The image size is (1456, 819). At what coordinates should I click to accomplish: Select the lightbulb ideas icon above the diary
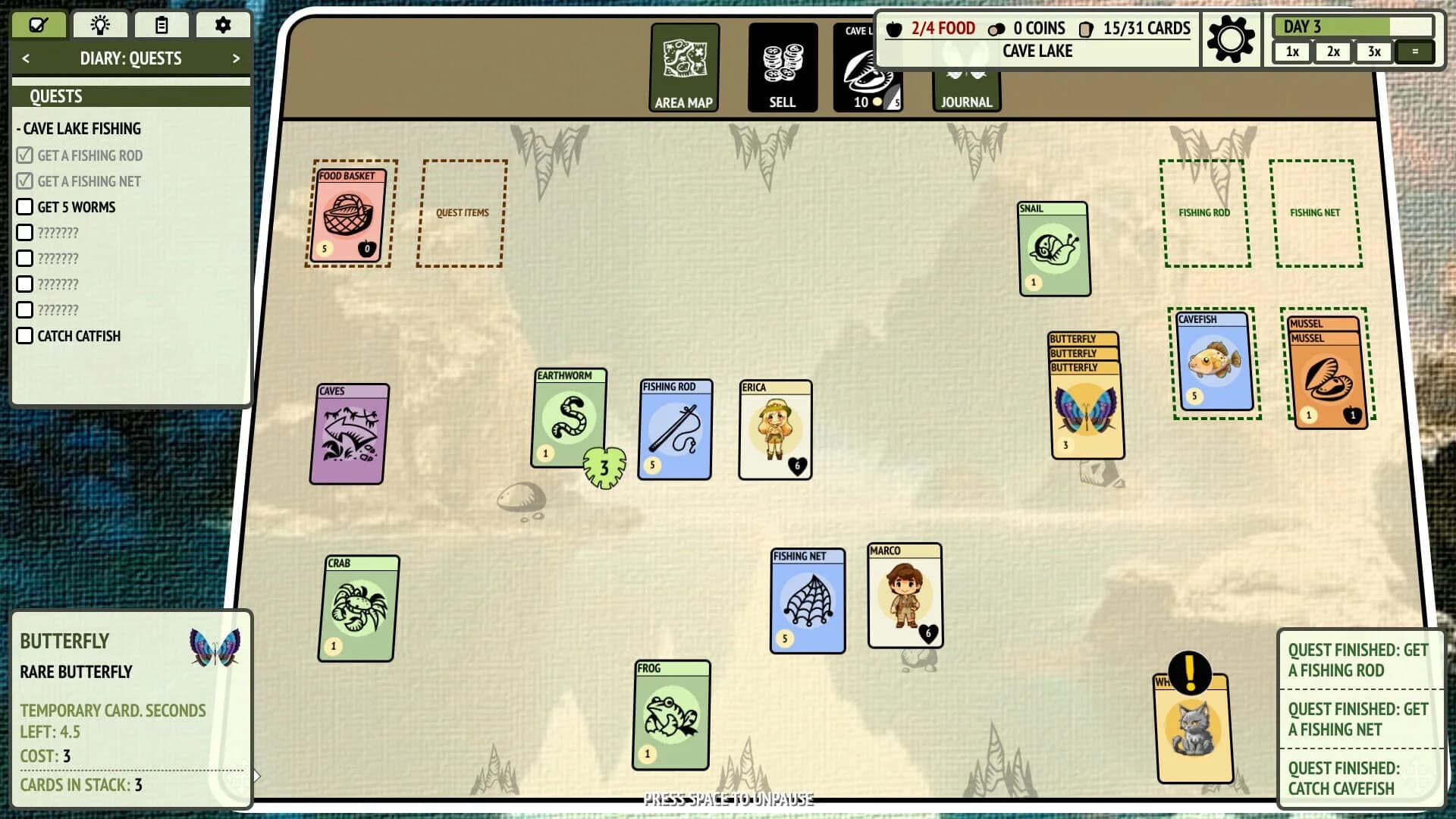[x=99, y=24]
